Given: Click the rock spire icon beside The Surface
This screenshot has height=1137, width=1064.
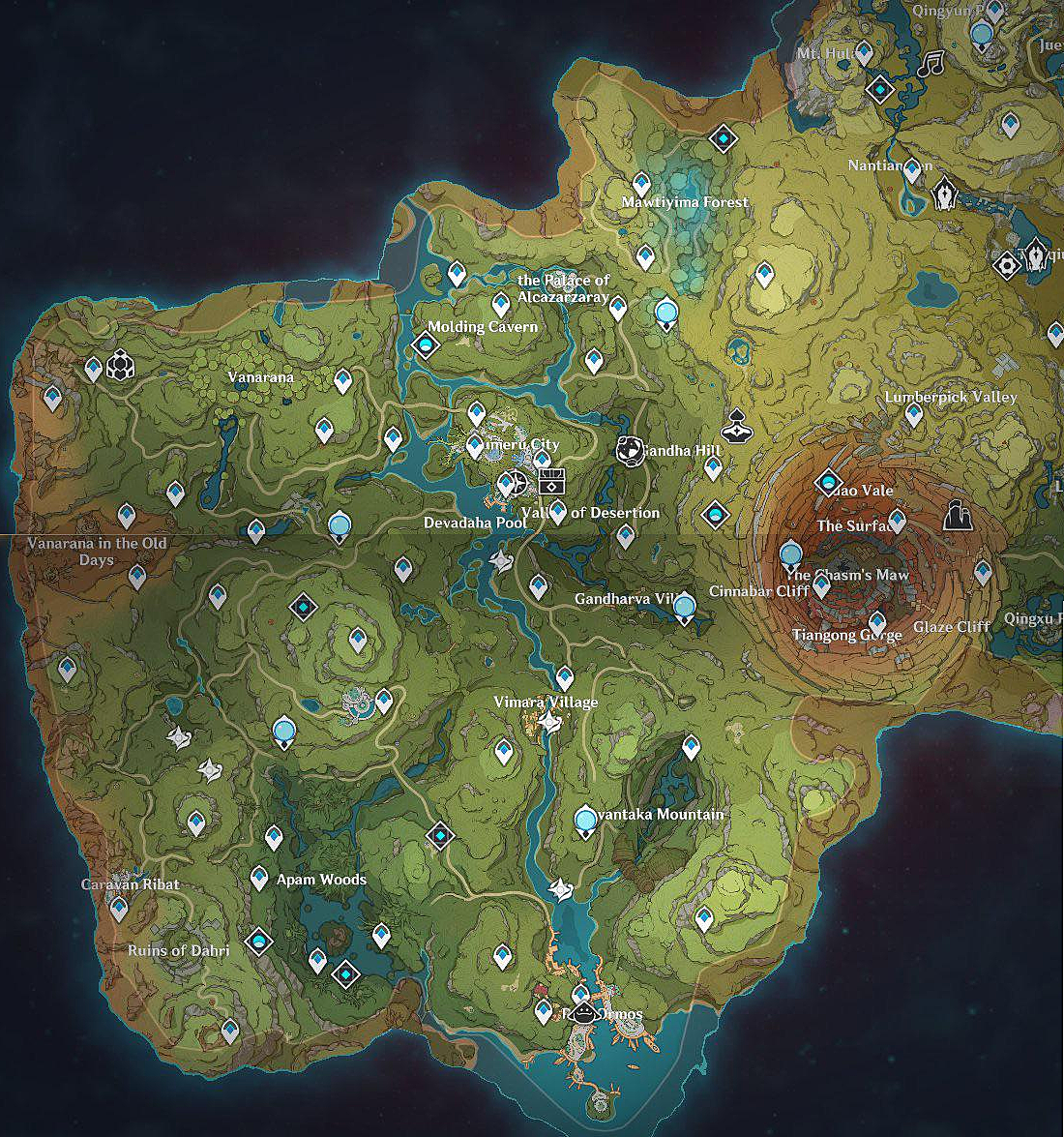Looking at the screenshot, I should [x=957, y=516].
